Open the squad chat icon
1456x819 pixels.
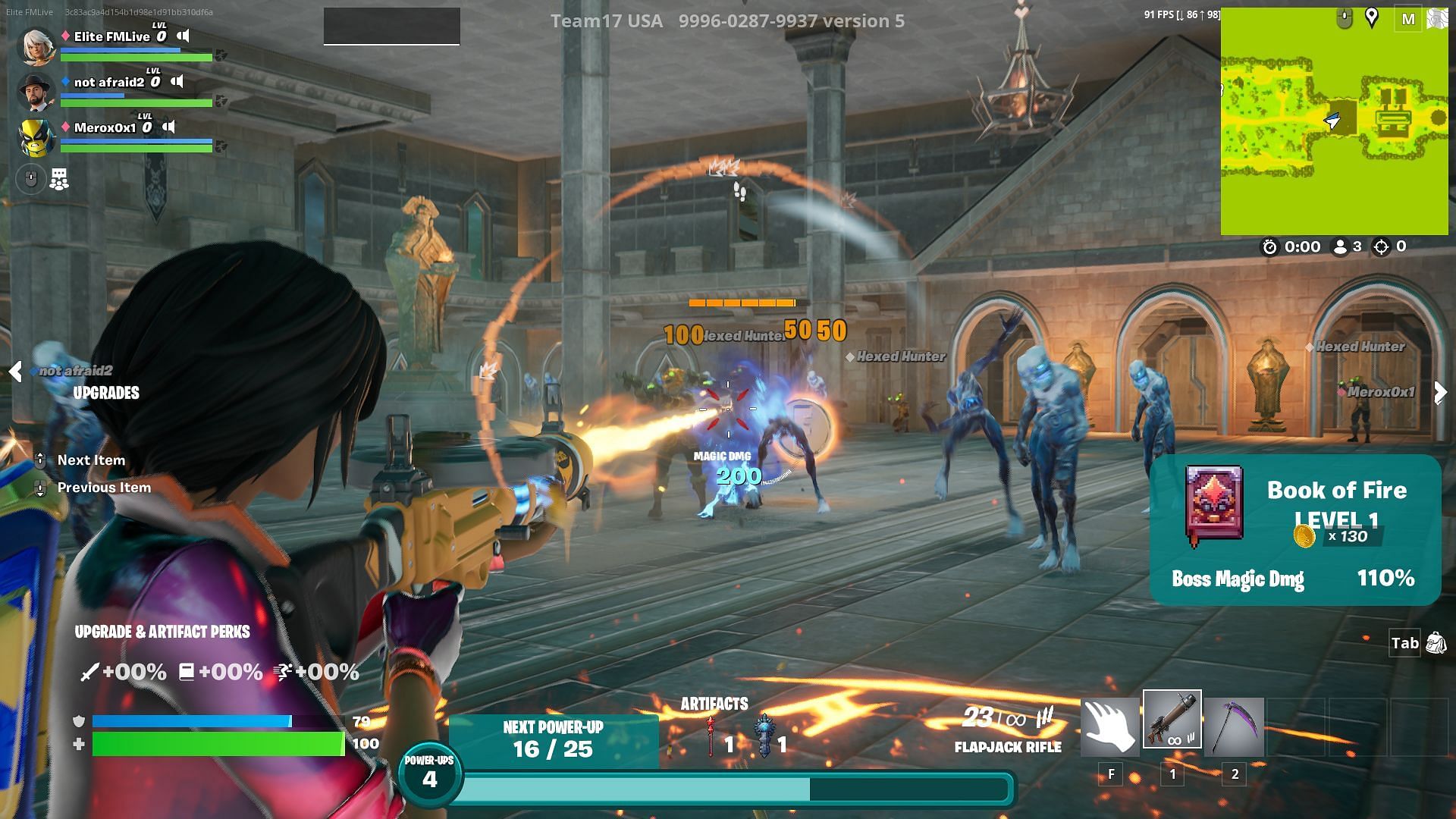pyautogui.click(x=59, y=180)
